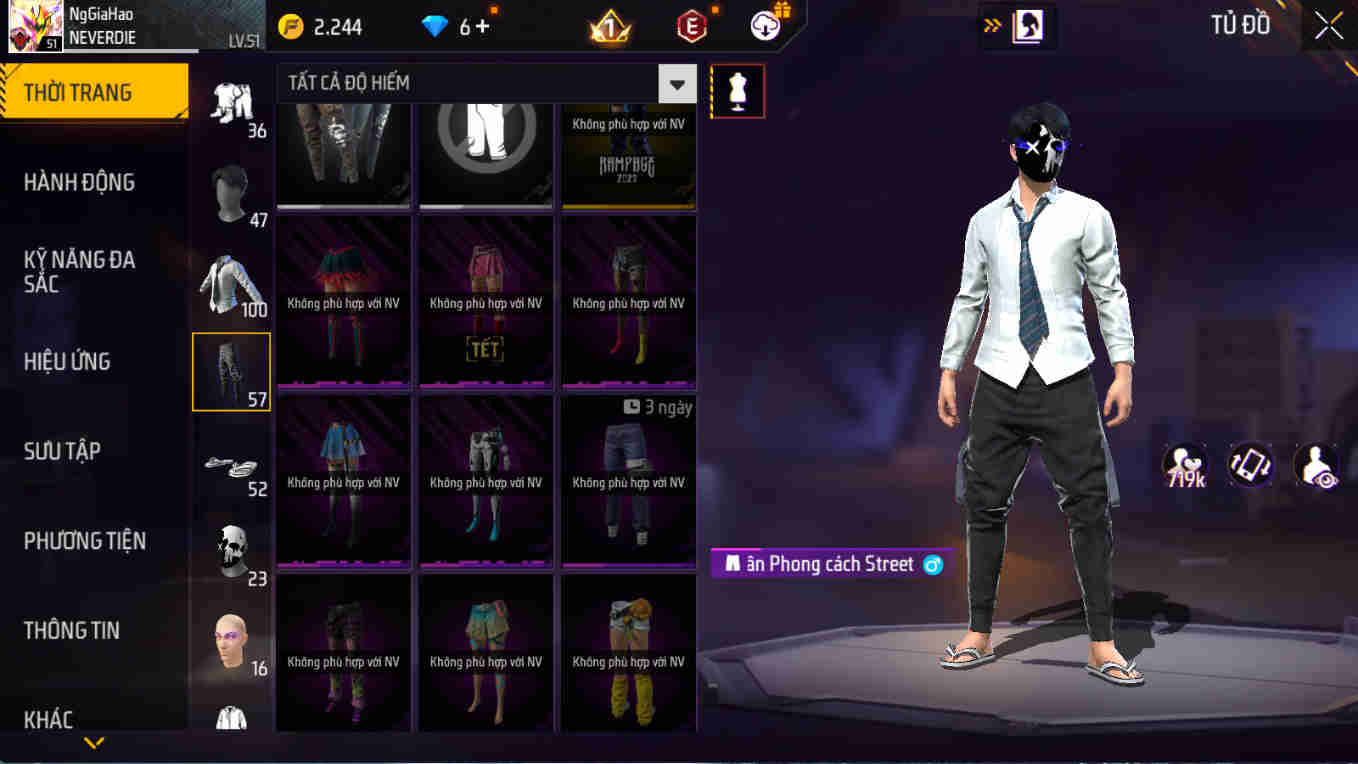Select the 3 ngày jeans thumbnail

628,480
